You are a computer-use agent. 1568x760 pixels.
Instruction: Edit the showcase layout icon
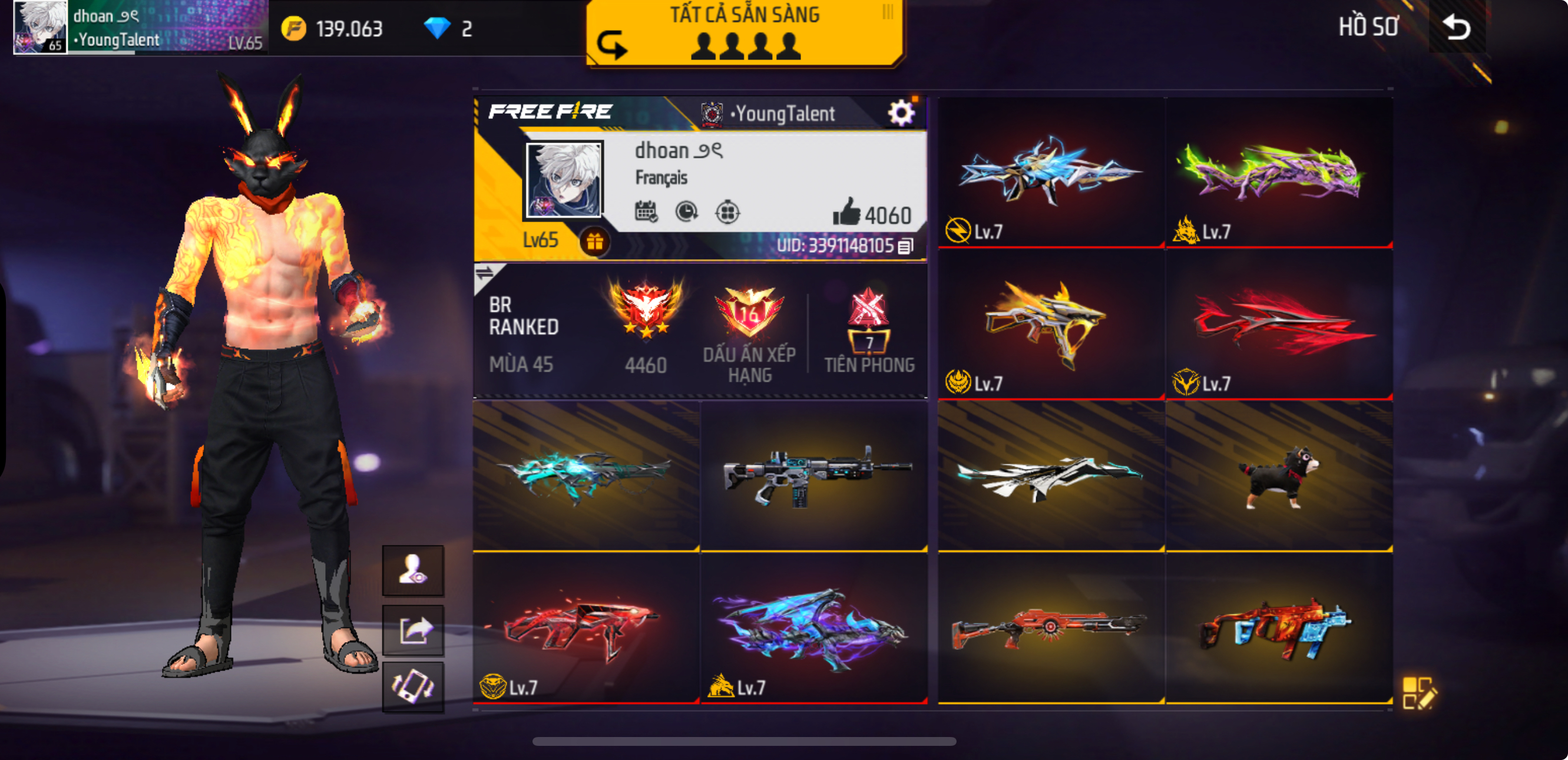point(1419,692)
